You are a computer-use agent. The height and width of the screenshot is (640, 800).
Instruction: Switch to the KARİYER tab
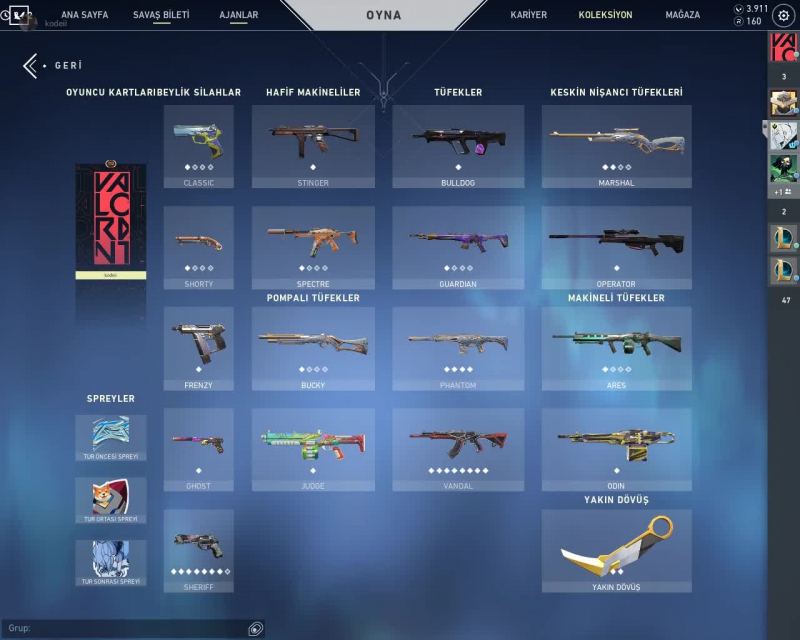(529, 15)
